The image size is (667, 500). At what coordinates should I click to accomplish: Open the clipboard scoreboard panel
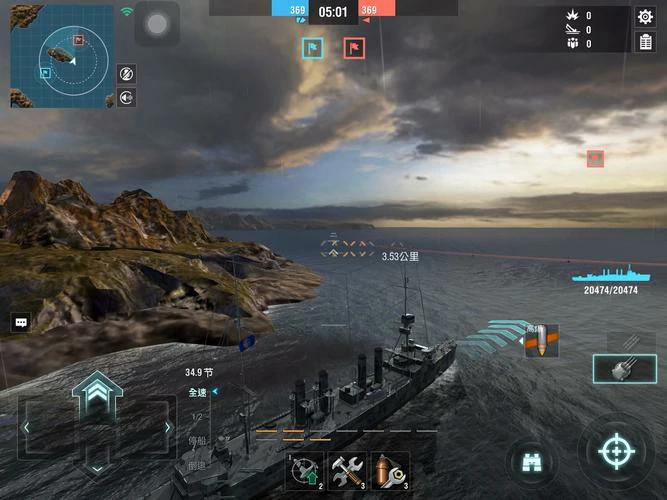(x=645, y=42)
